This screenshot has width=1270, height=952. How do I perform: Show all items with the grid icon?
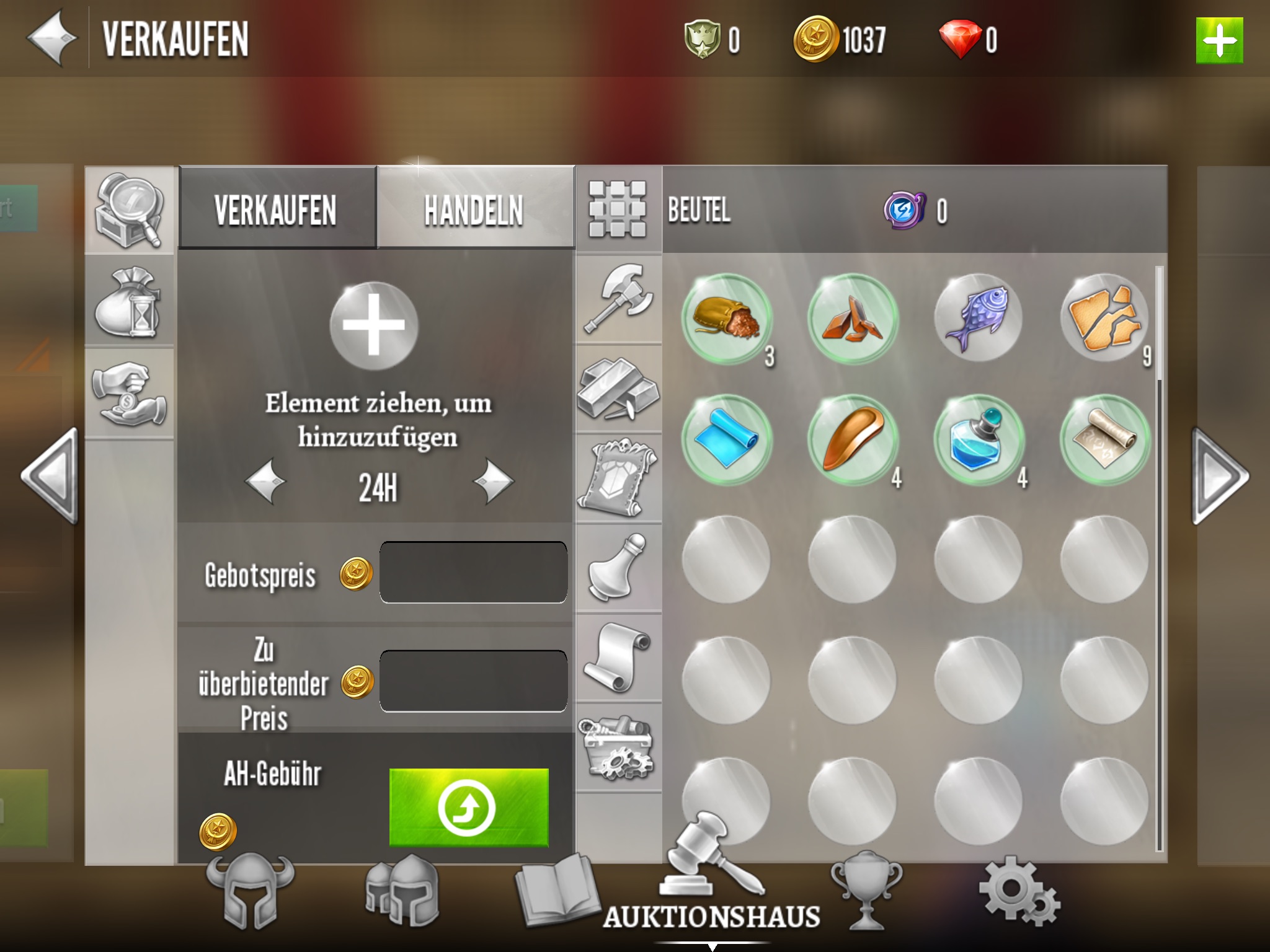617,209
